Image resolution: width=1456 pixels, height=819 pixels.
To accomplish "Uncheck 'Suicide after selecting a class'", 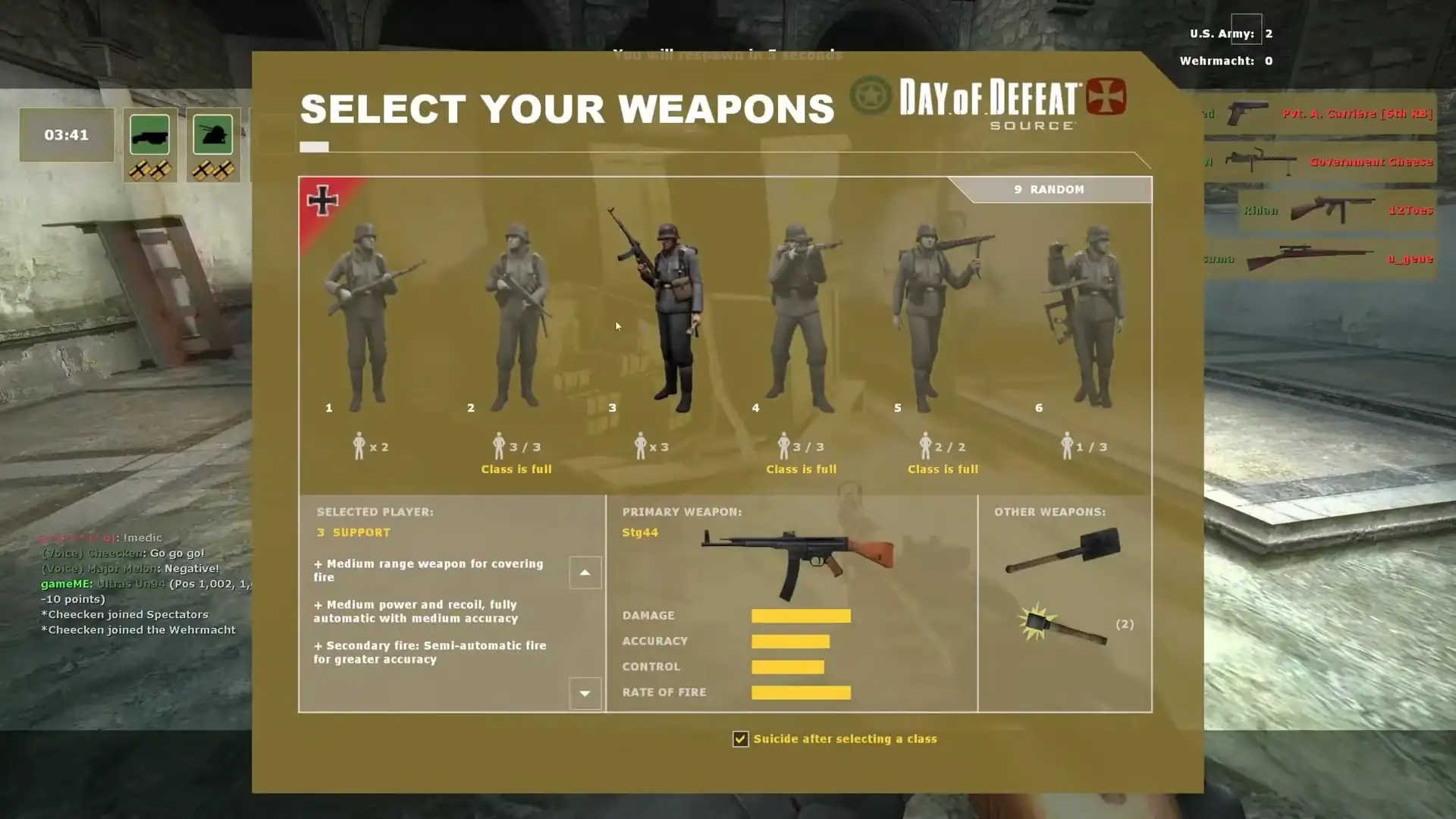I will [739, 739].
